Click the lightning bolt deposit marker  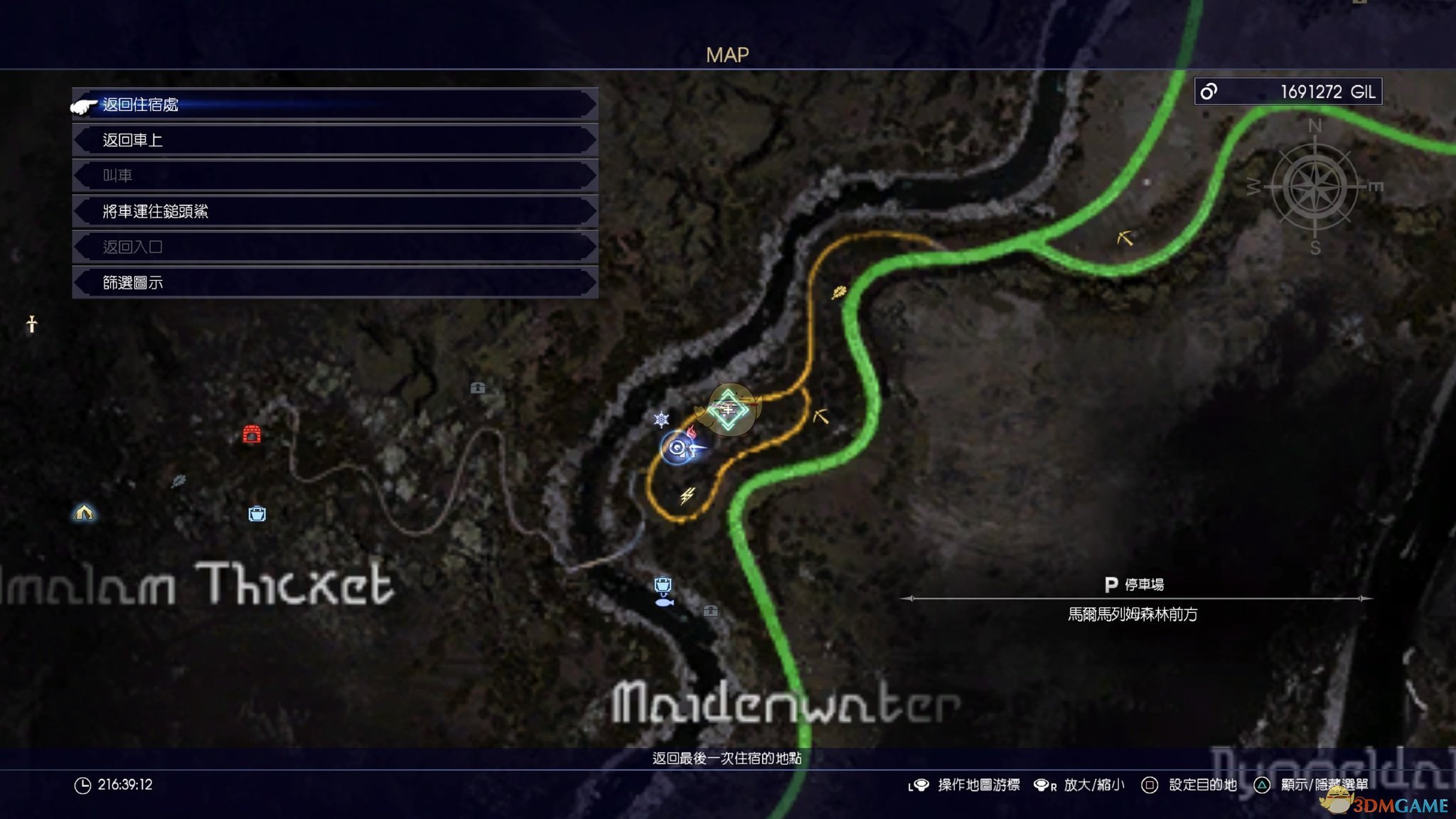click(x=687, y=495)
